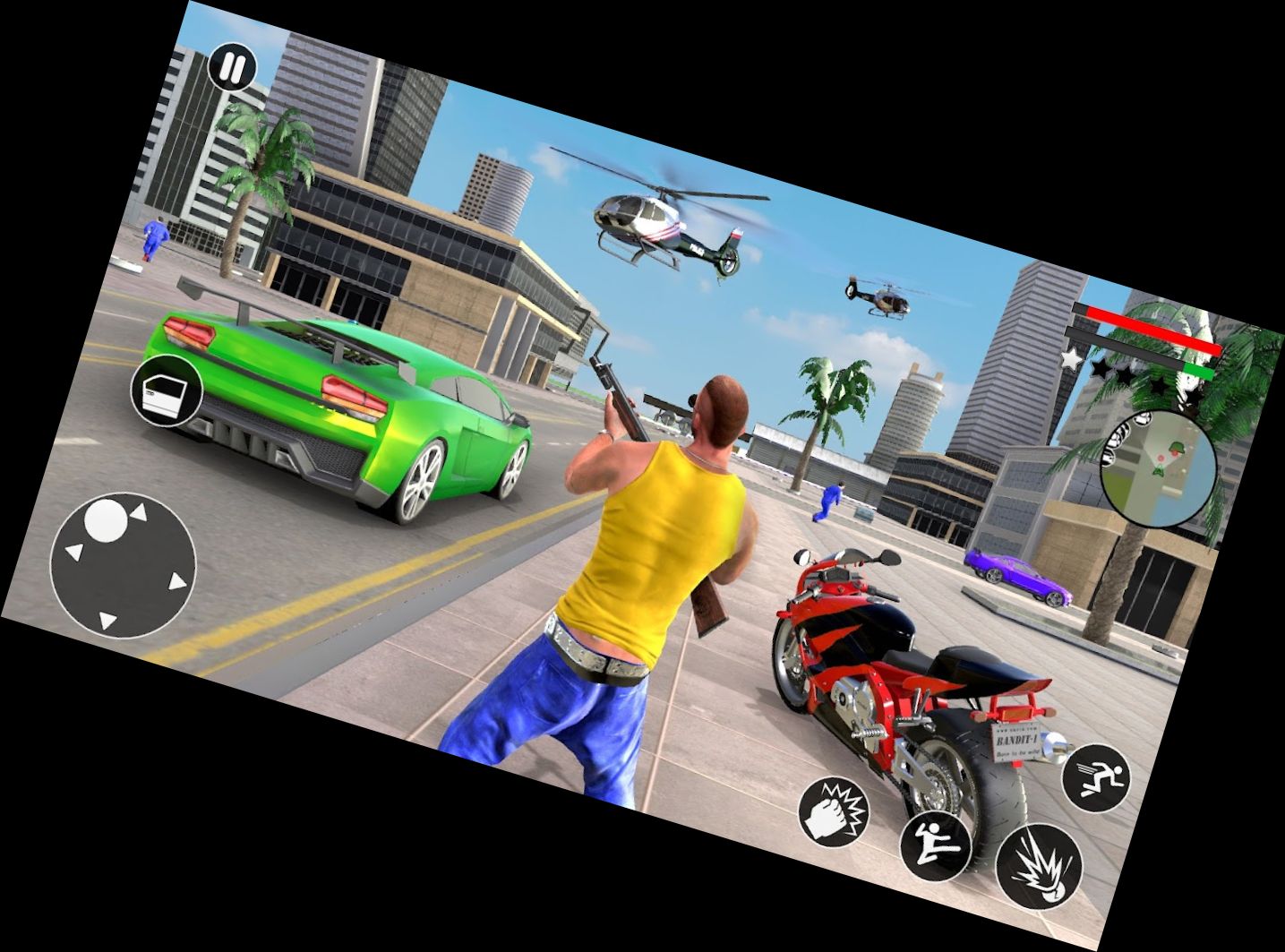Tap the white wanted star
Viewport: 1285px width, 952px height.
tap(1071, 358)
